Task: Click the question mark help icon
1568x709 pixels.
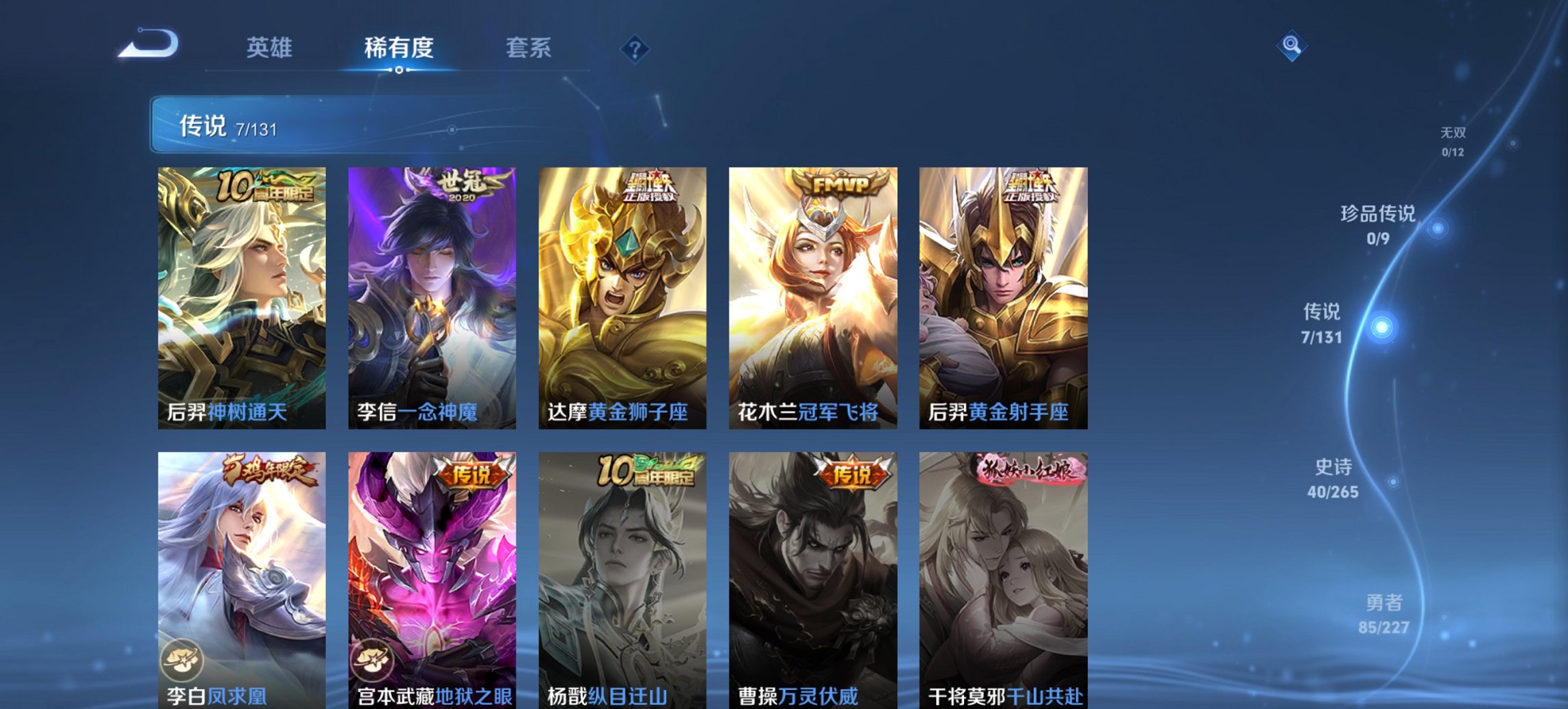Action: tap(635, 47)
